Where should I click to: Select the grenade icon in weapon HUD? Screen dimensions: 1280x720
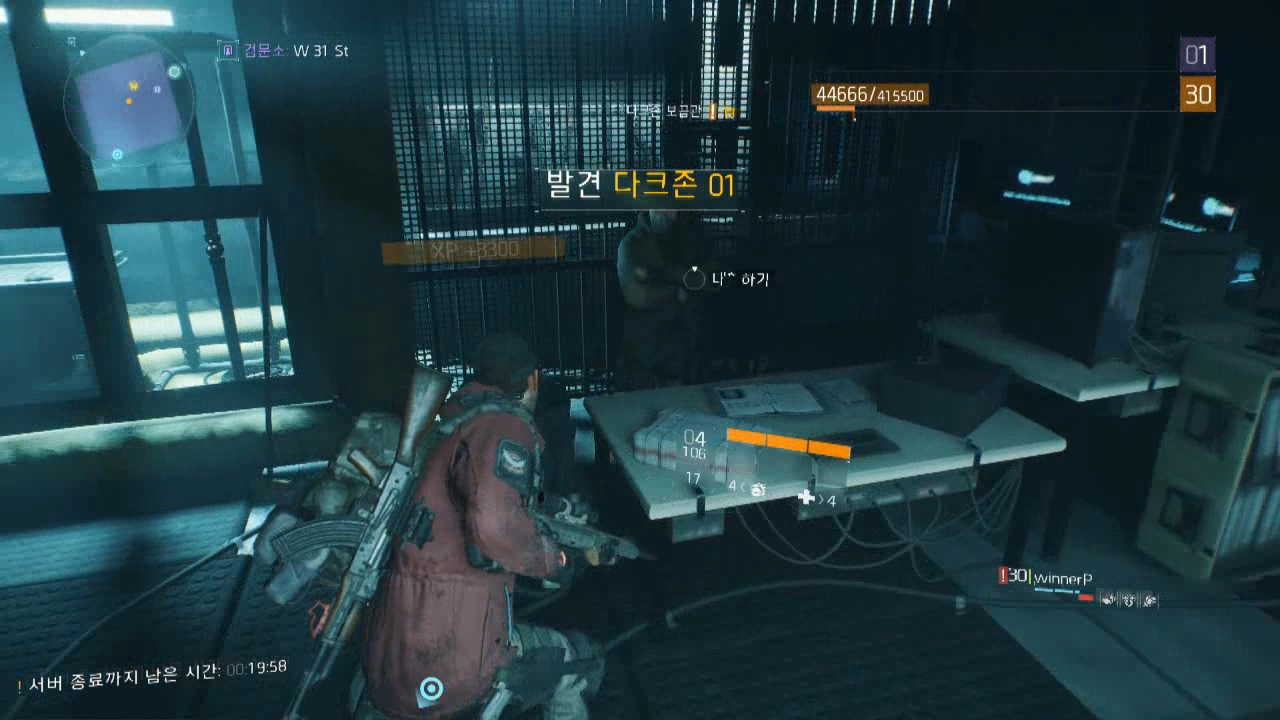tap(758, 489)
